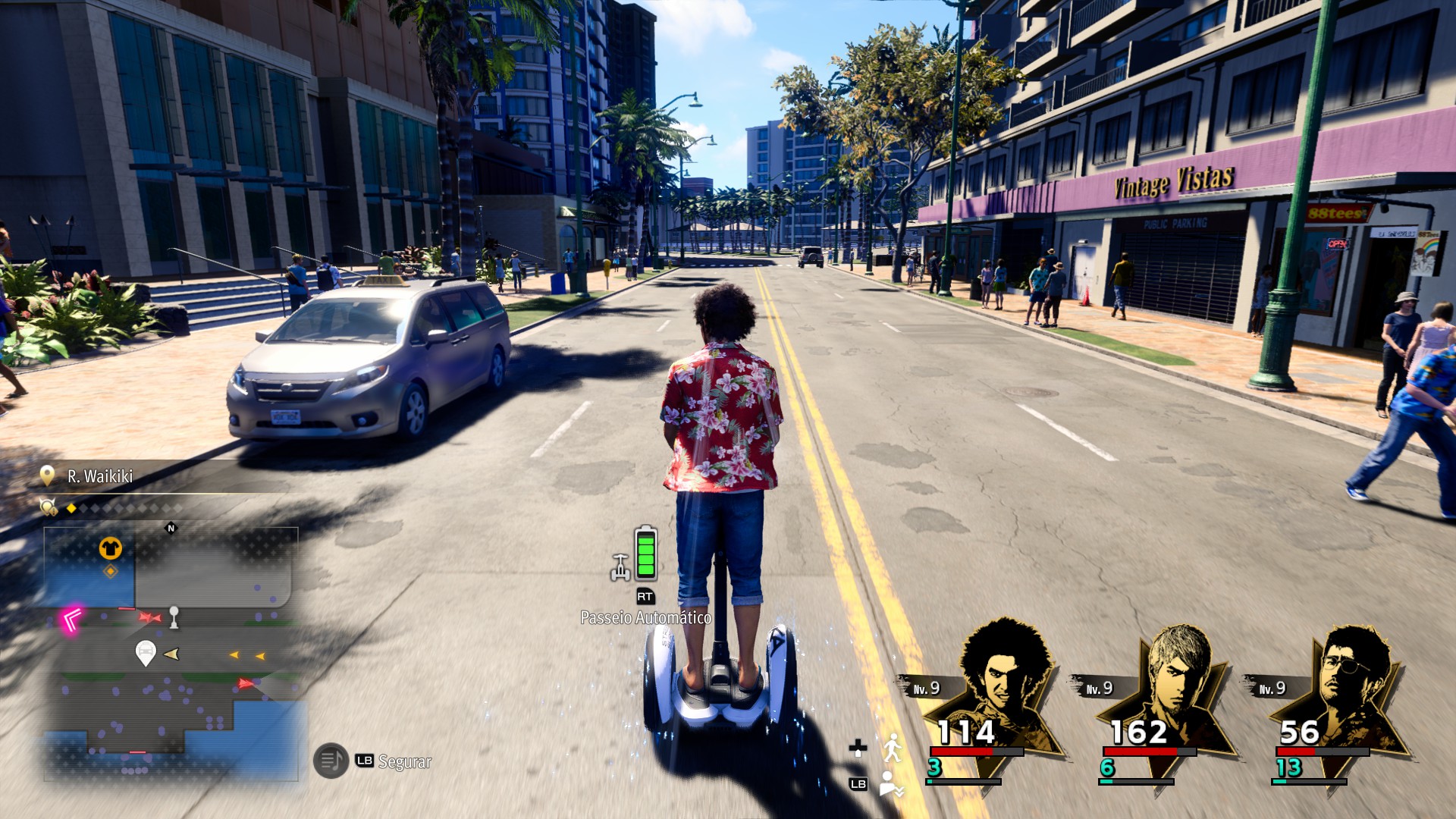This screenshot has width=1456, height=819.
Task: Click the walking figure icon
Action: (893, 748)
